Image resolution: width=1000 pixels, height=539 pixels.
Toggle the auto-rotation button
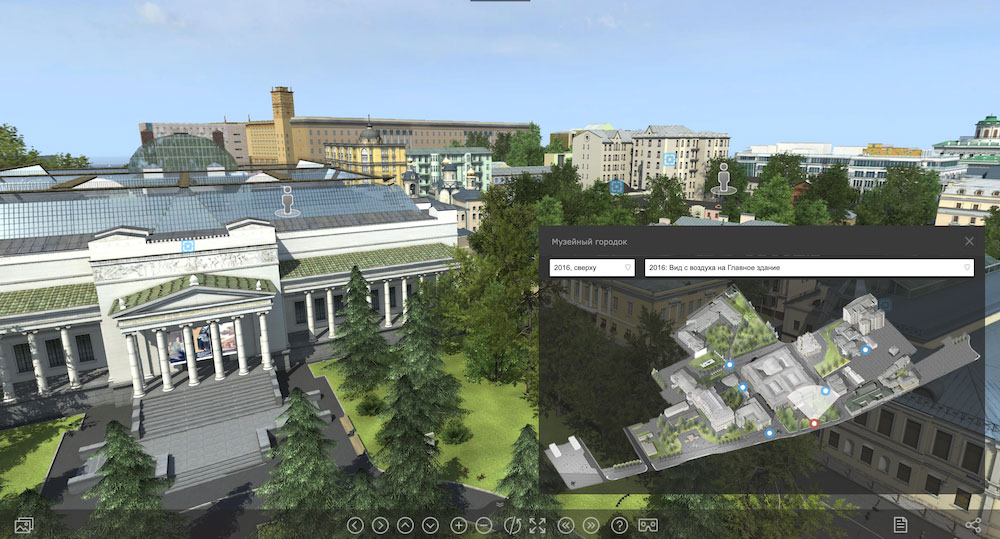click(x=512, y=525)
